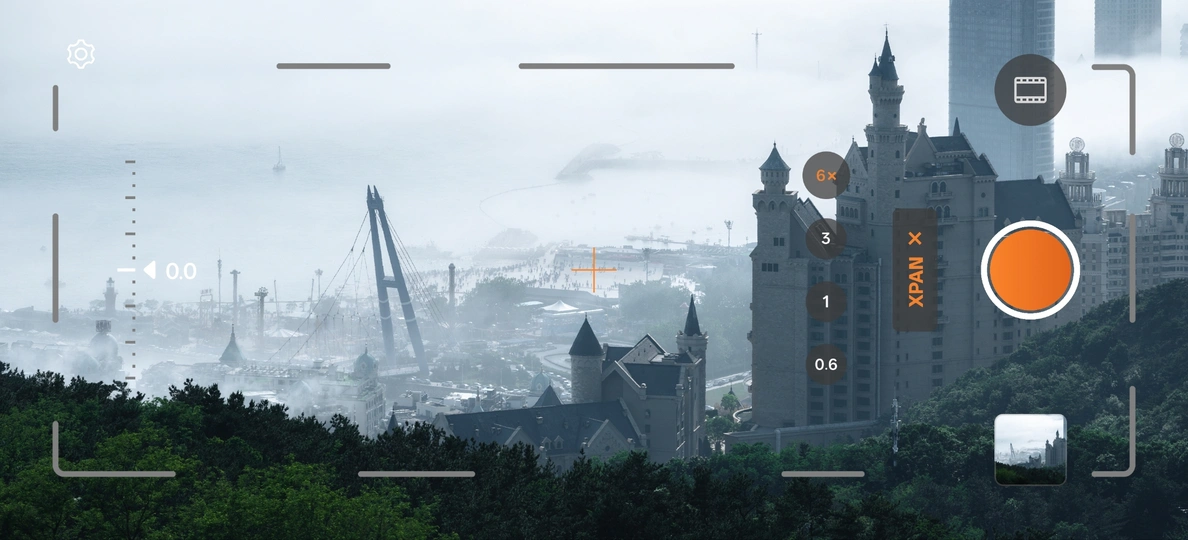Close the XPAN mode tag
Screen dimensions: 1188x540
(915, 239)
